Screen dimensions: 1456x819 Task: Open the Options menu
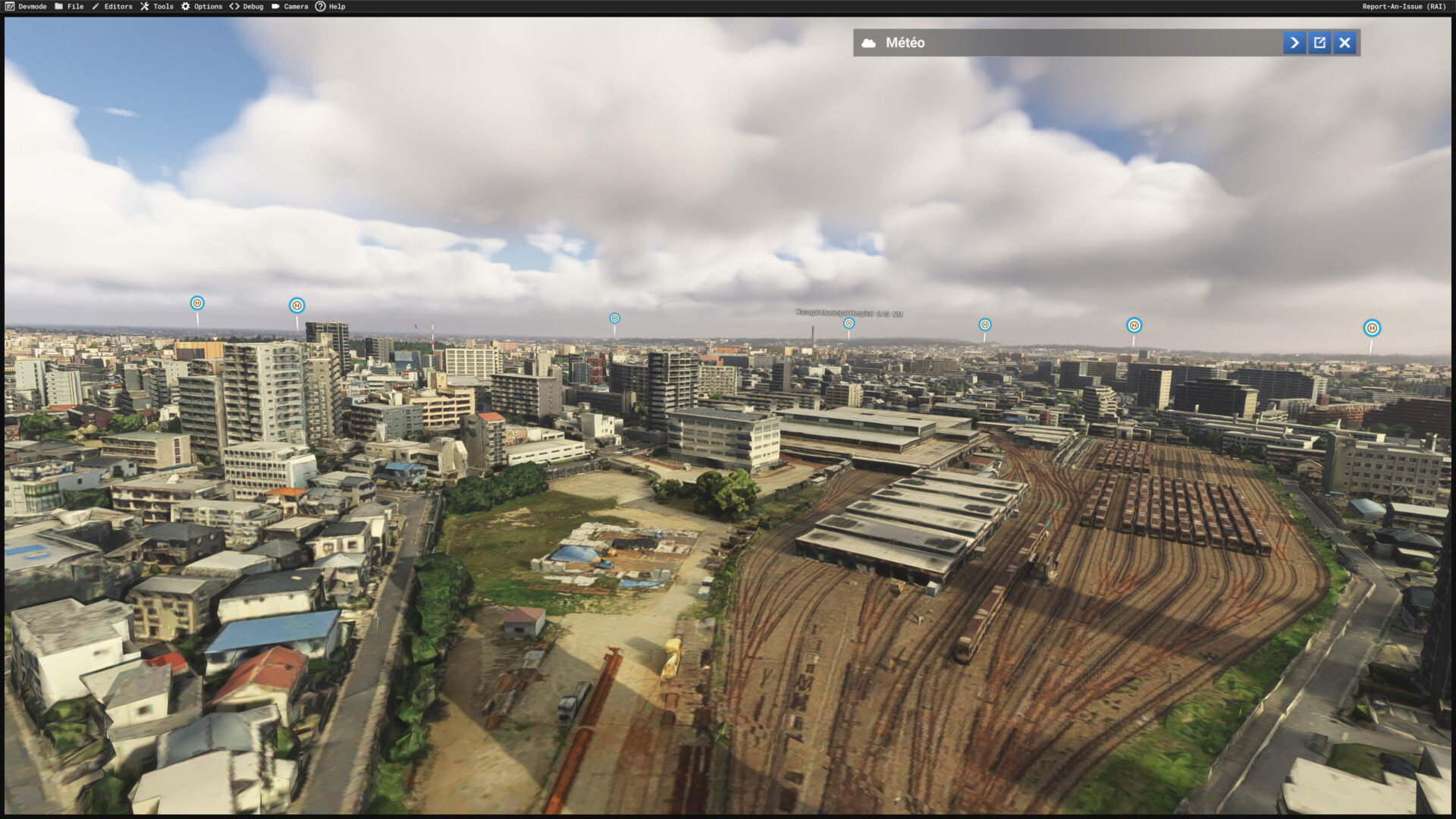tap(202, 6)
